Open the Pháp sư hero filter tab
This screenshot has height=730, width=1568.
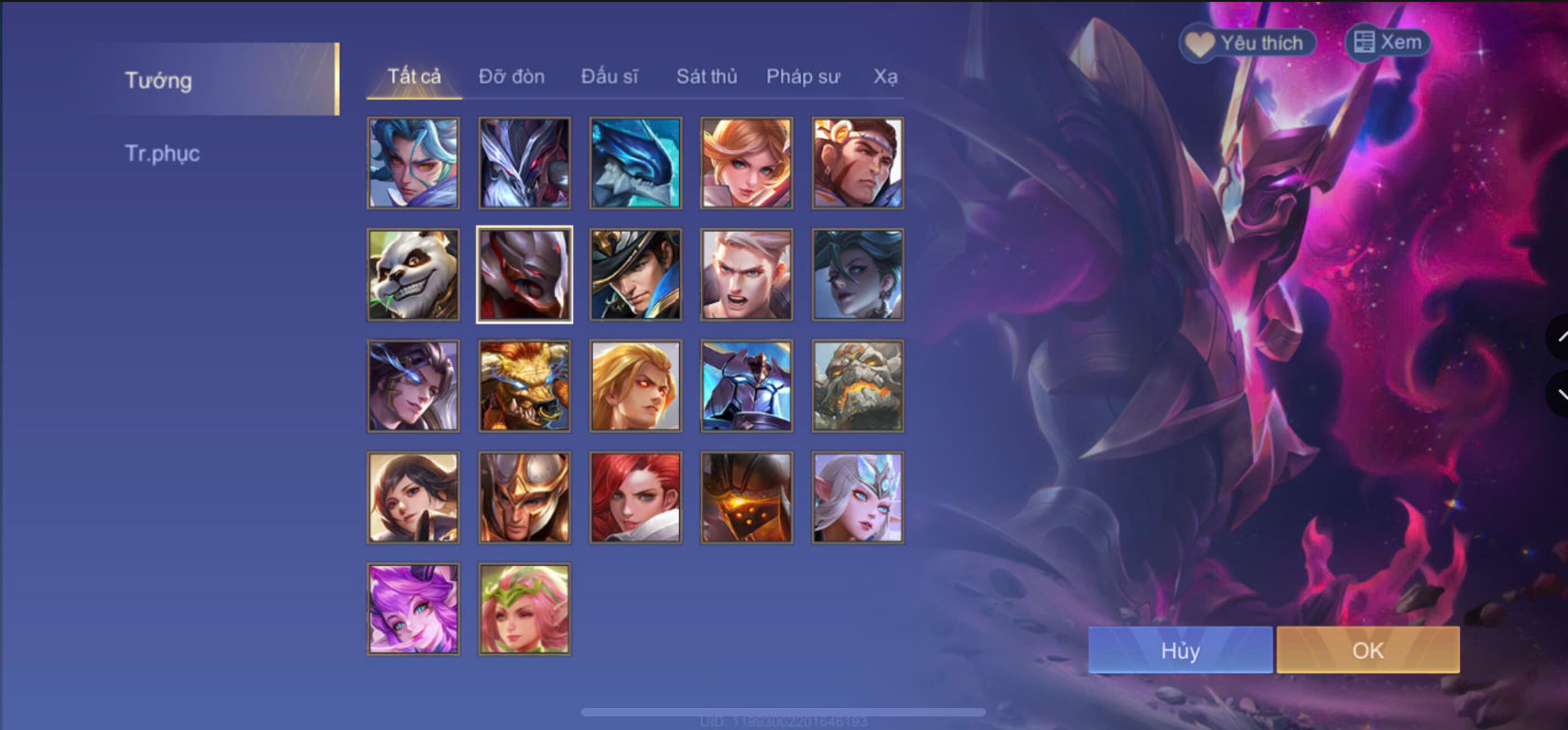803,77
